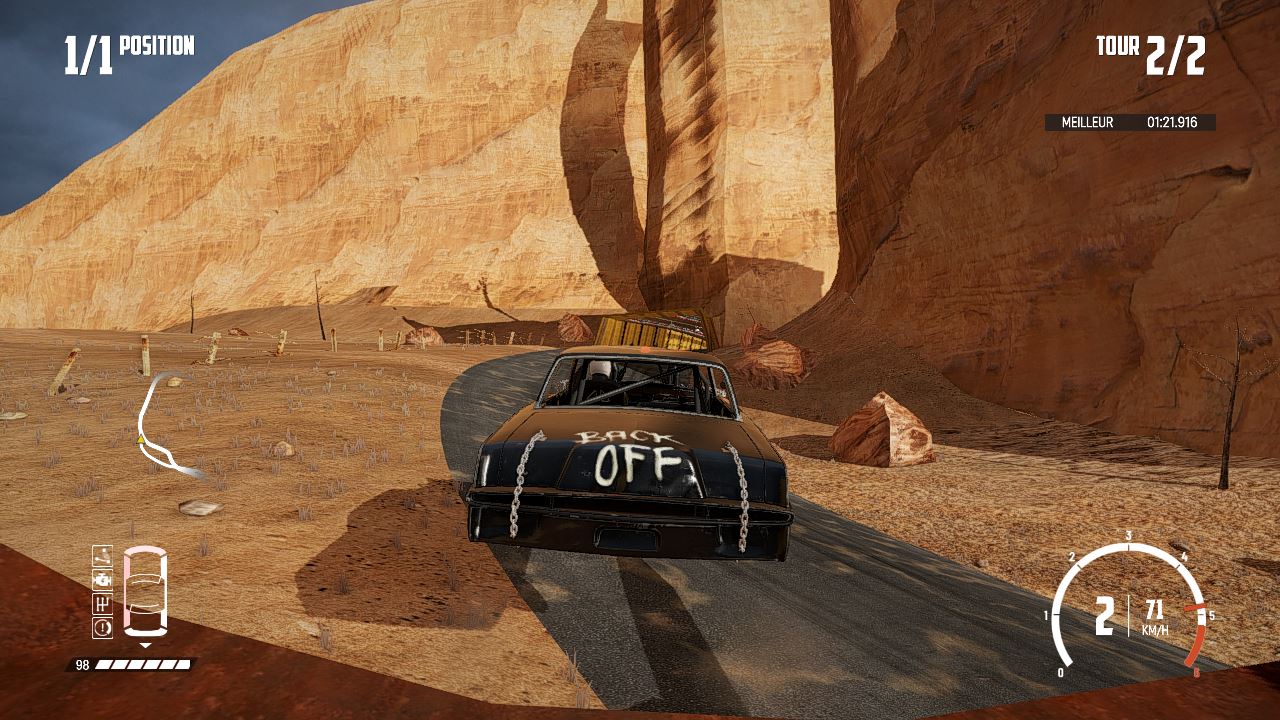Click the car damage silhouette diagram

pos(146,590)
